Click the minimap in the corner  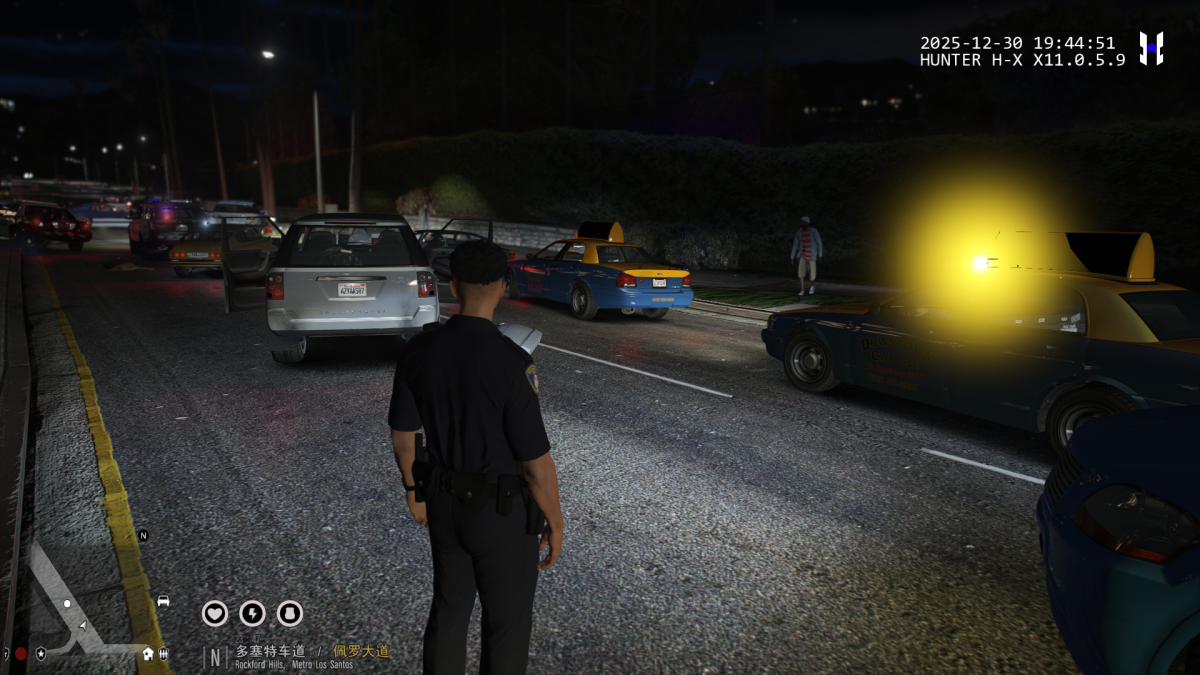pyautogui.click(x=85, y=597)
